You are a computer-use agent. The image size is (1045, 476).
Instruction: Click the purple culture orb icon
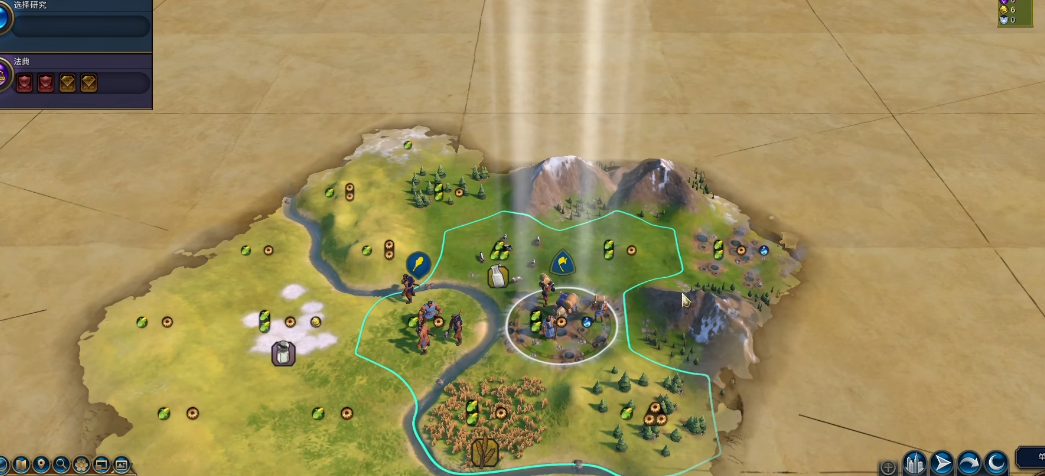coord(7,77)
